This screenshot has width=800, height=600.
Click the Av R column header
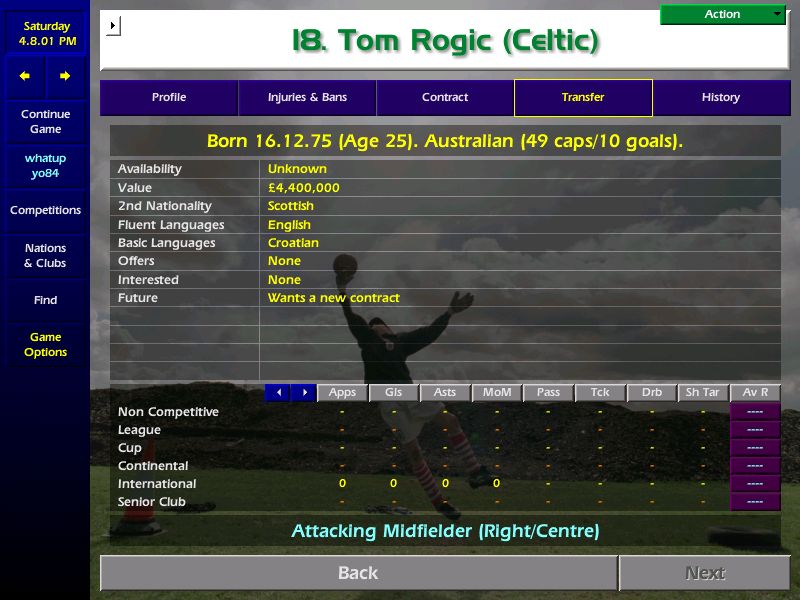(756, 393)
